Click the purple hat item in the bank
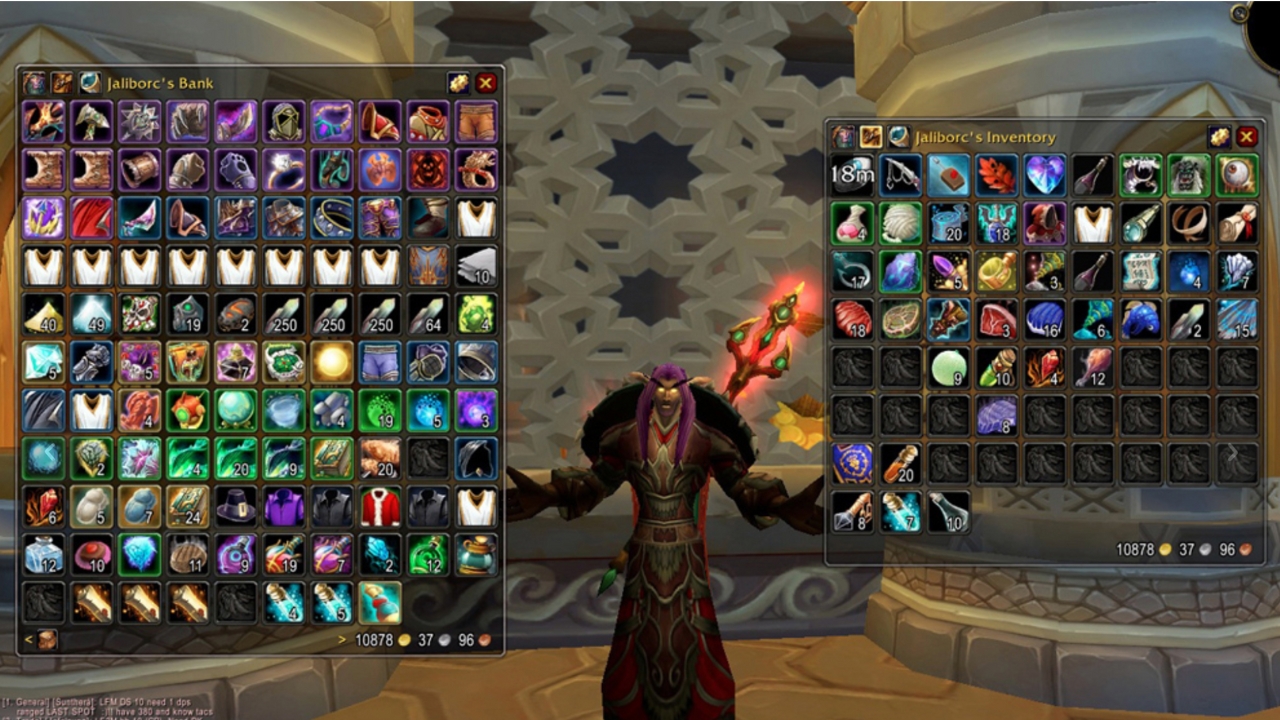 (x=237, y=507)
